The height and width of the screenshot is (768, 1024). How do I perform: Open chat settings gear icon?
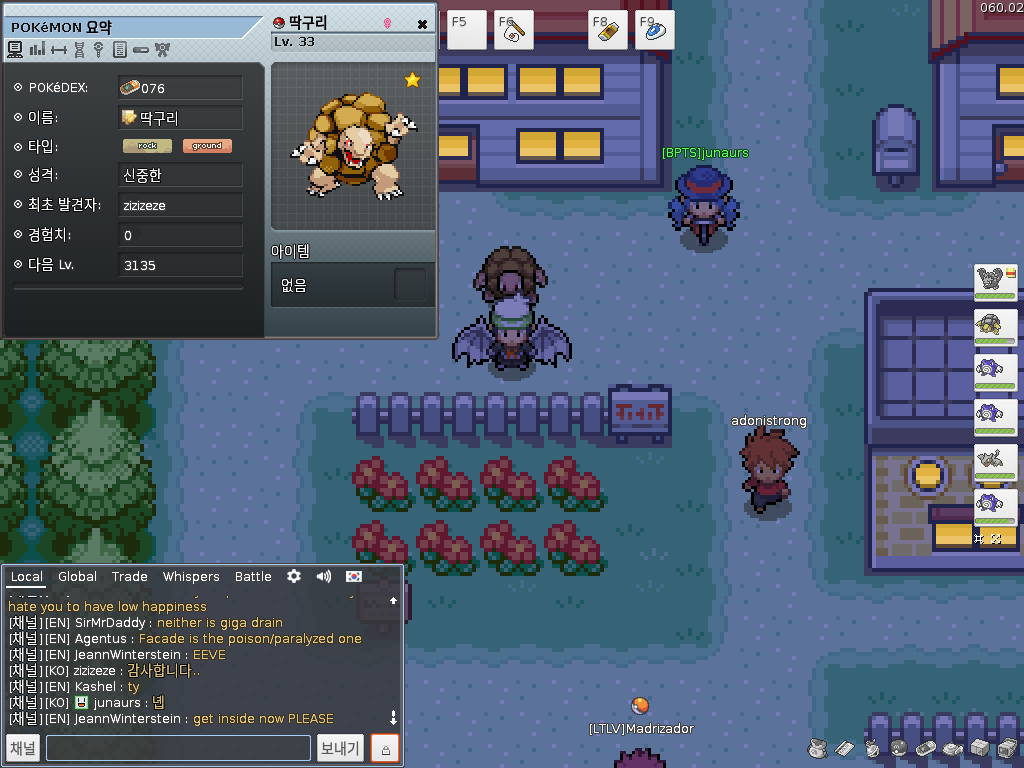point(294,577)
